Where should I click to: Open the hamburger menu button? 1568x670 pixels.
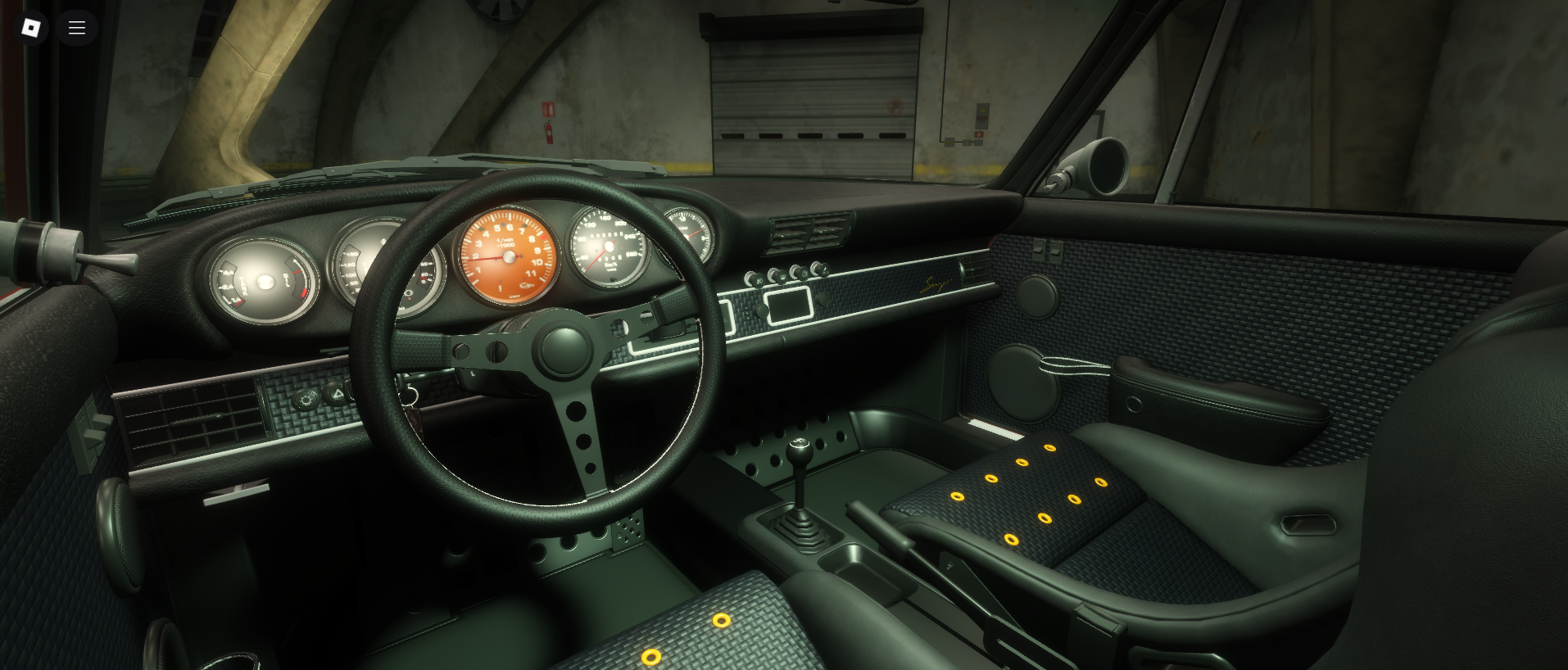click(x=77, y=28)
